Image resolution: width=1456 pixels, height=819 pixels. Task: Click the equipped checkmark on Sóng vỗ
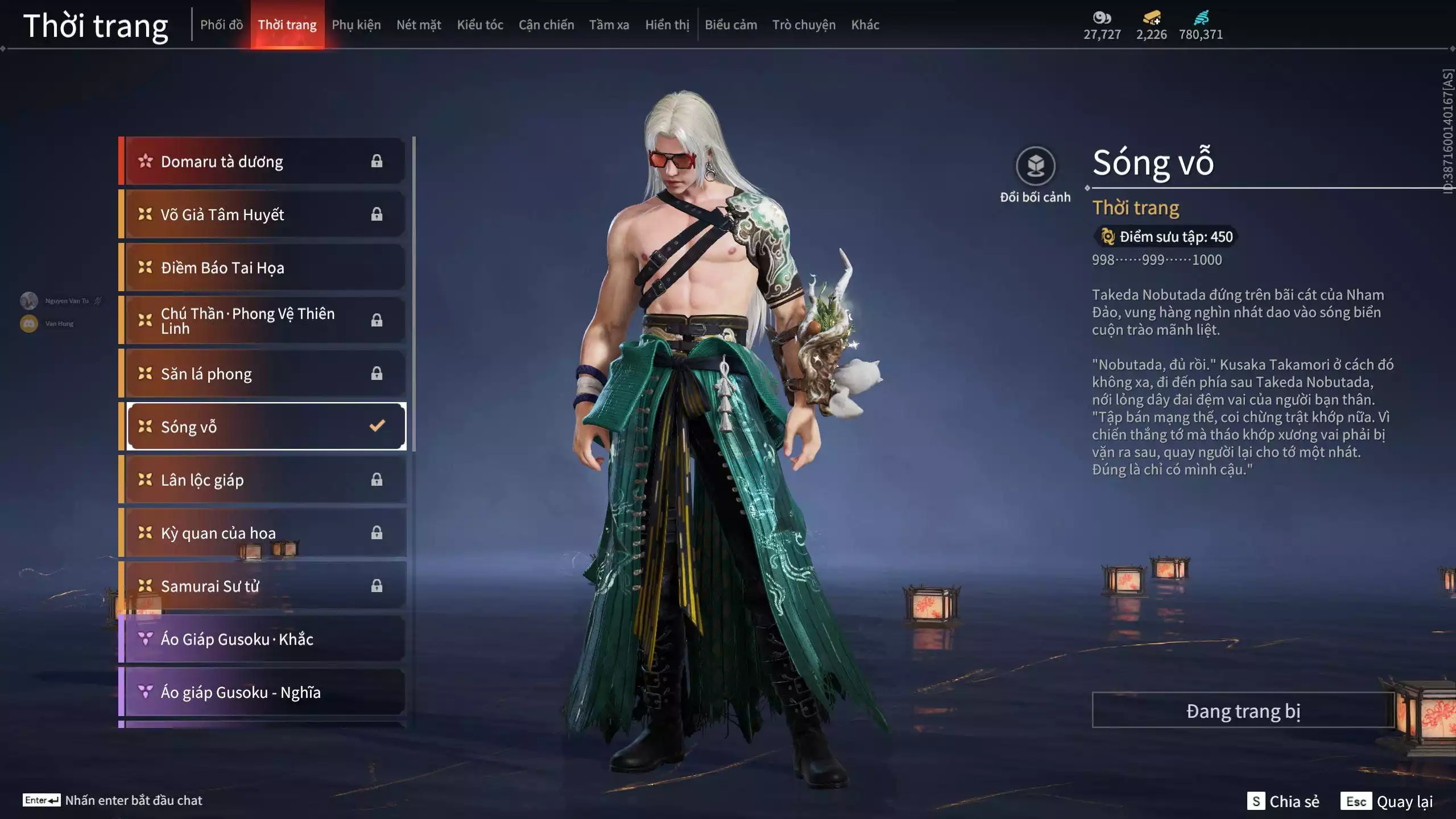point(376,426)
